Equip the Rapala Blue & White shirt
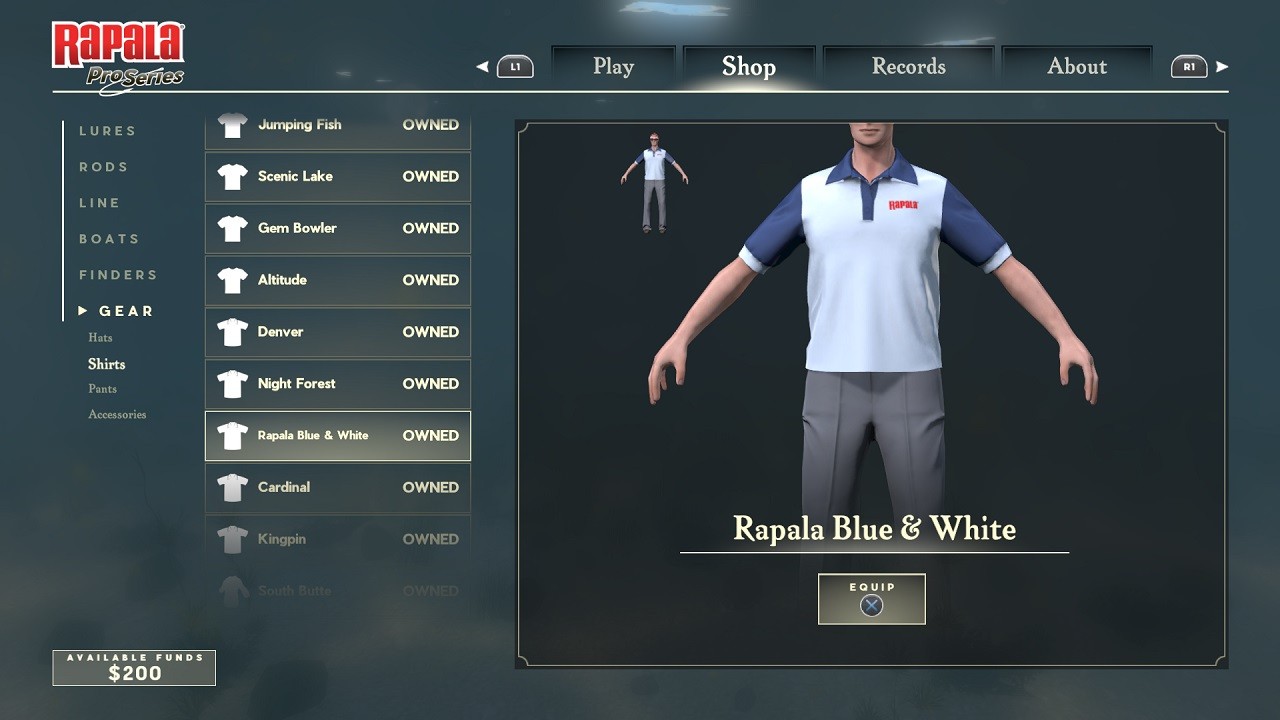 point(871,598)
